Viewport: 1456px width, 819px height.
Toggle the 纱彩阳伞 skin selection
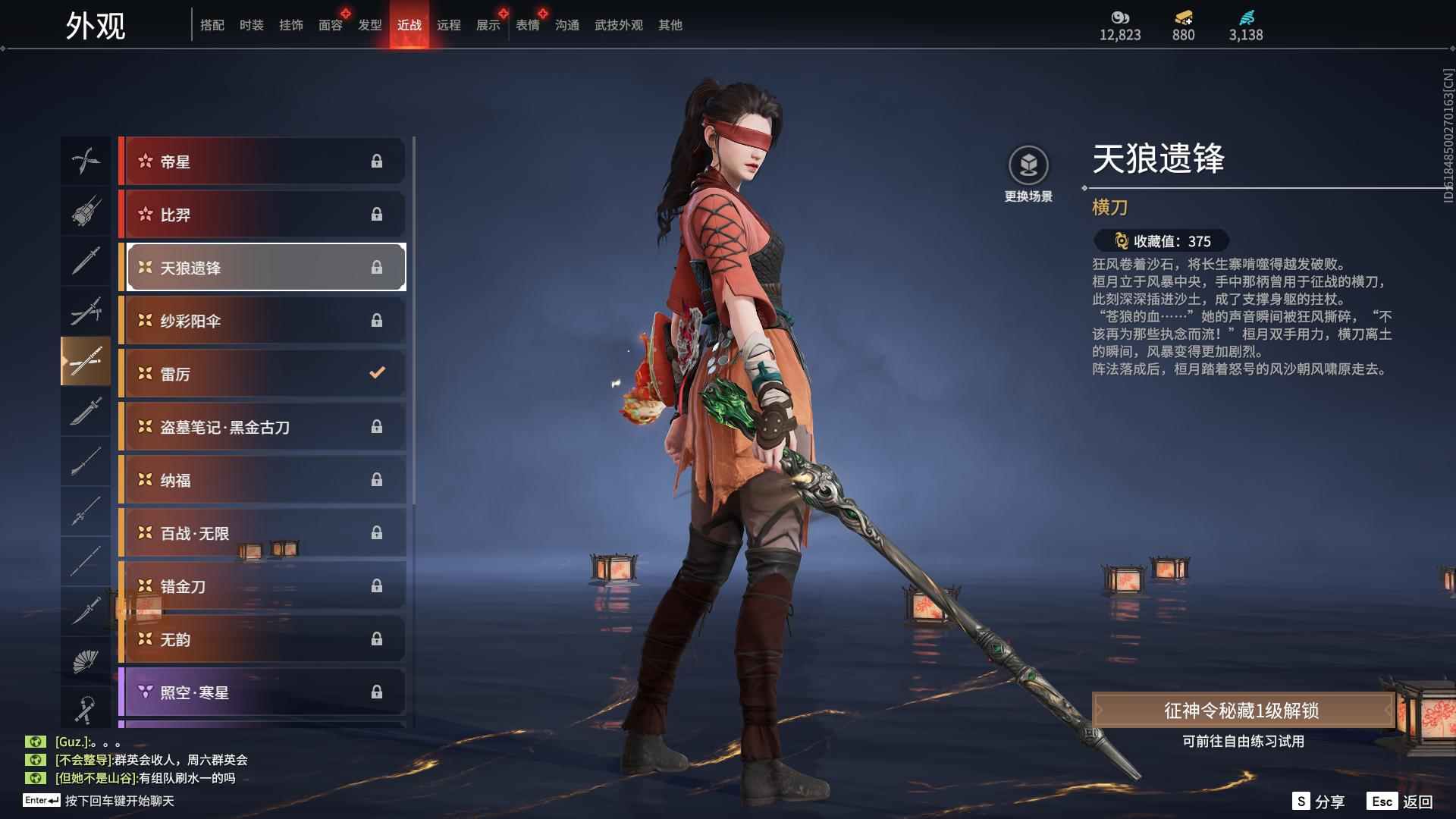point(262,320)
